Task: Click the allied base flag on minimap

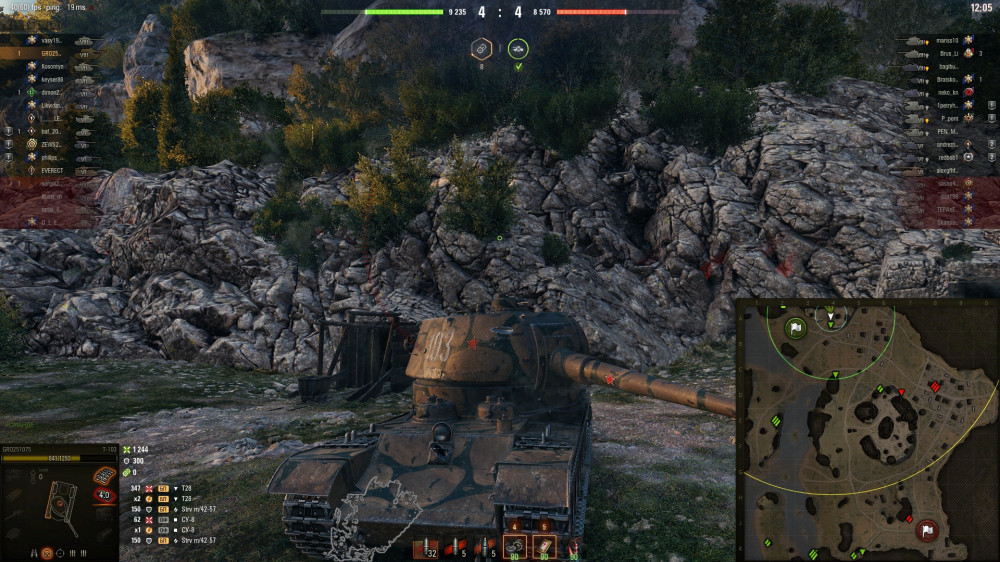Action: (795, 327)
